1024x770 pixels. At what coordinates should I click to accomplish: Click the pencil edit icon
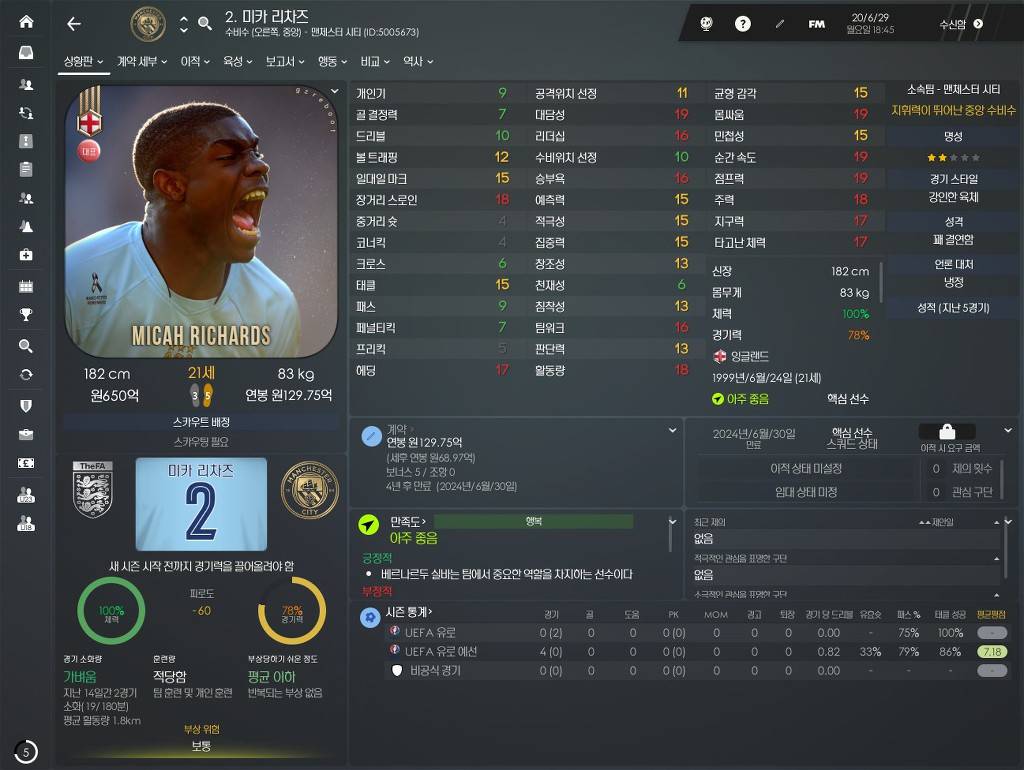(780, 24)
